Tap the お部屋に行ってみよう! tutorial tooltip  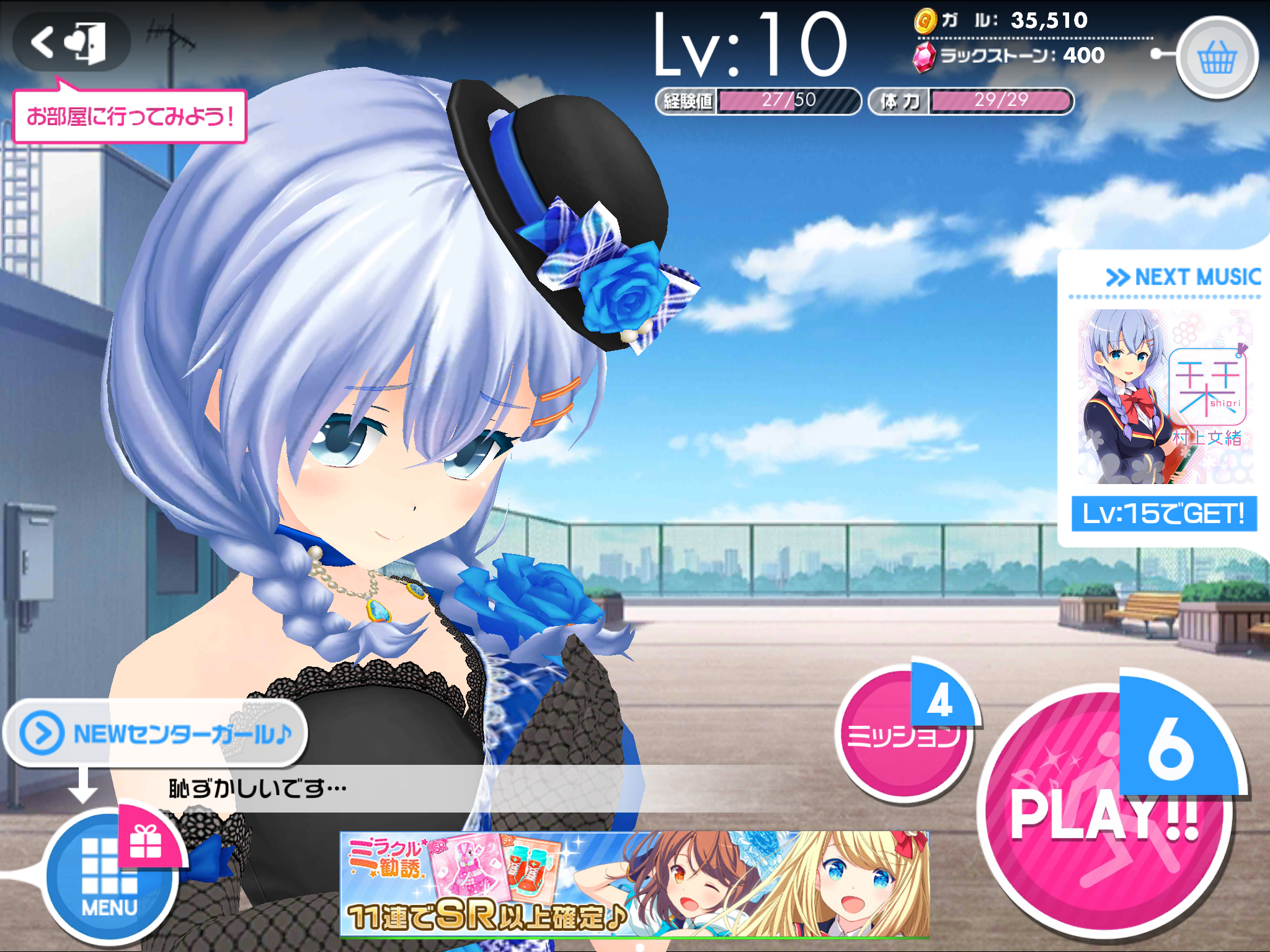click(130, 115)
